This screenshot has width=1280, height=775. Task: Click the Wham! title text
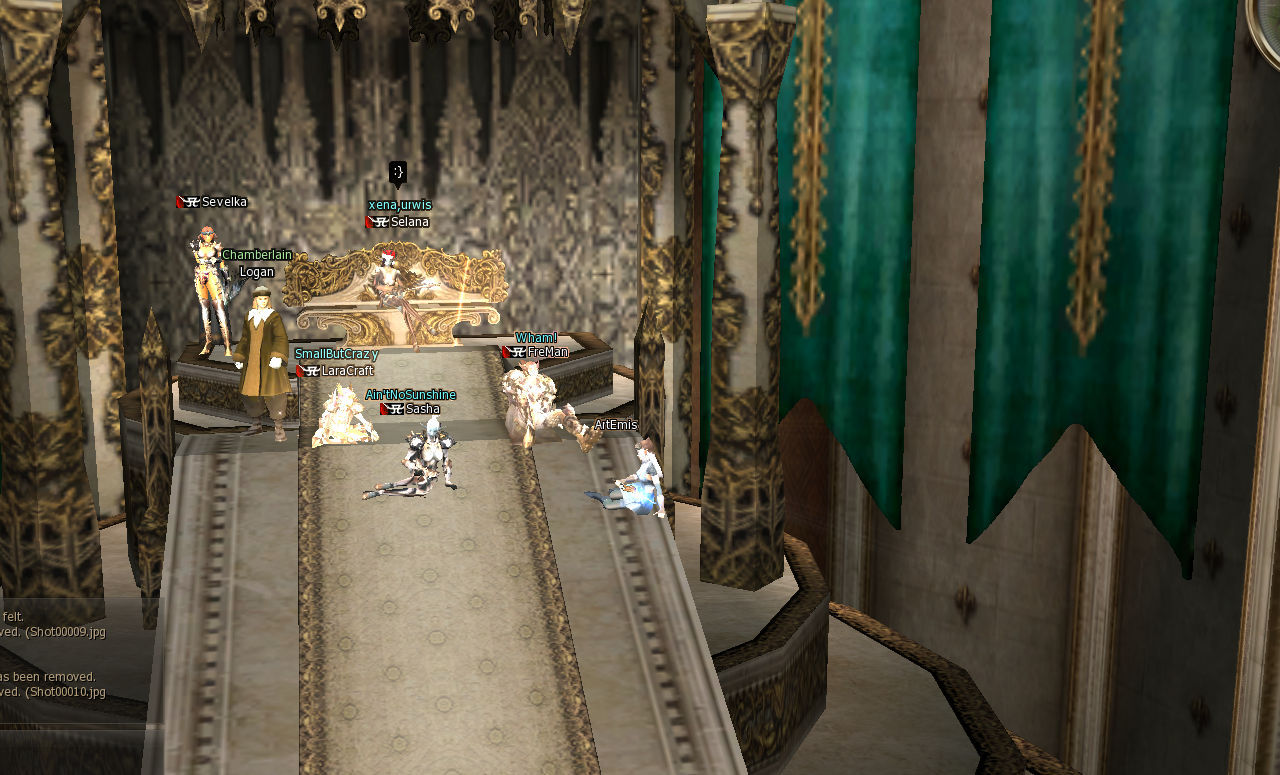point(534,337)
